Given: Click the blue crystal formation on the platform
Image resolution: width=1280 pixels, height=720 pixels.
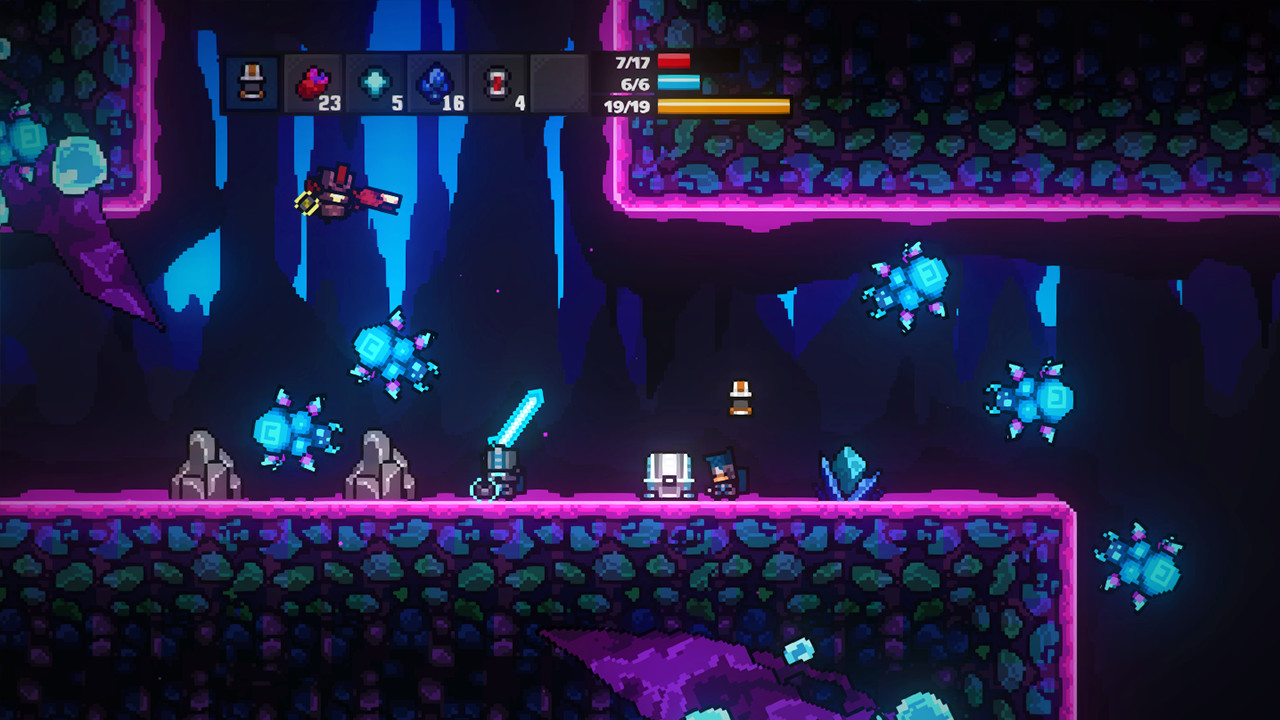Looking at the screenshot, I should tap(845, 470).
